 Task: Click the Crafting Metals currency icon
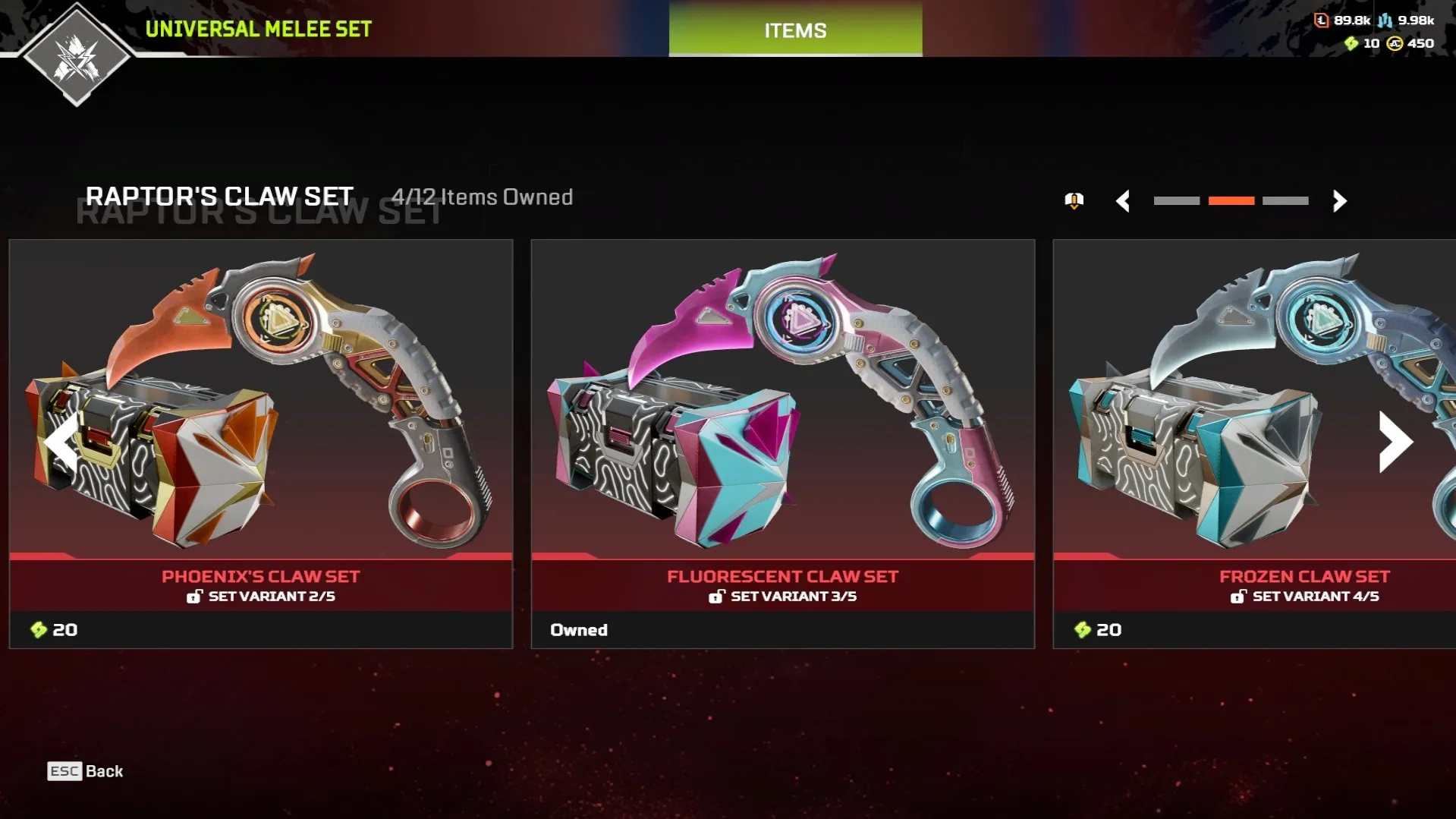[1385, 20]
